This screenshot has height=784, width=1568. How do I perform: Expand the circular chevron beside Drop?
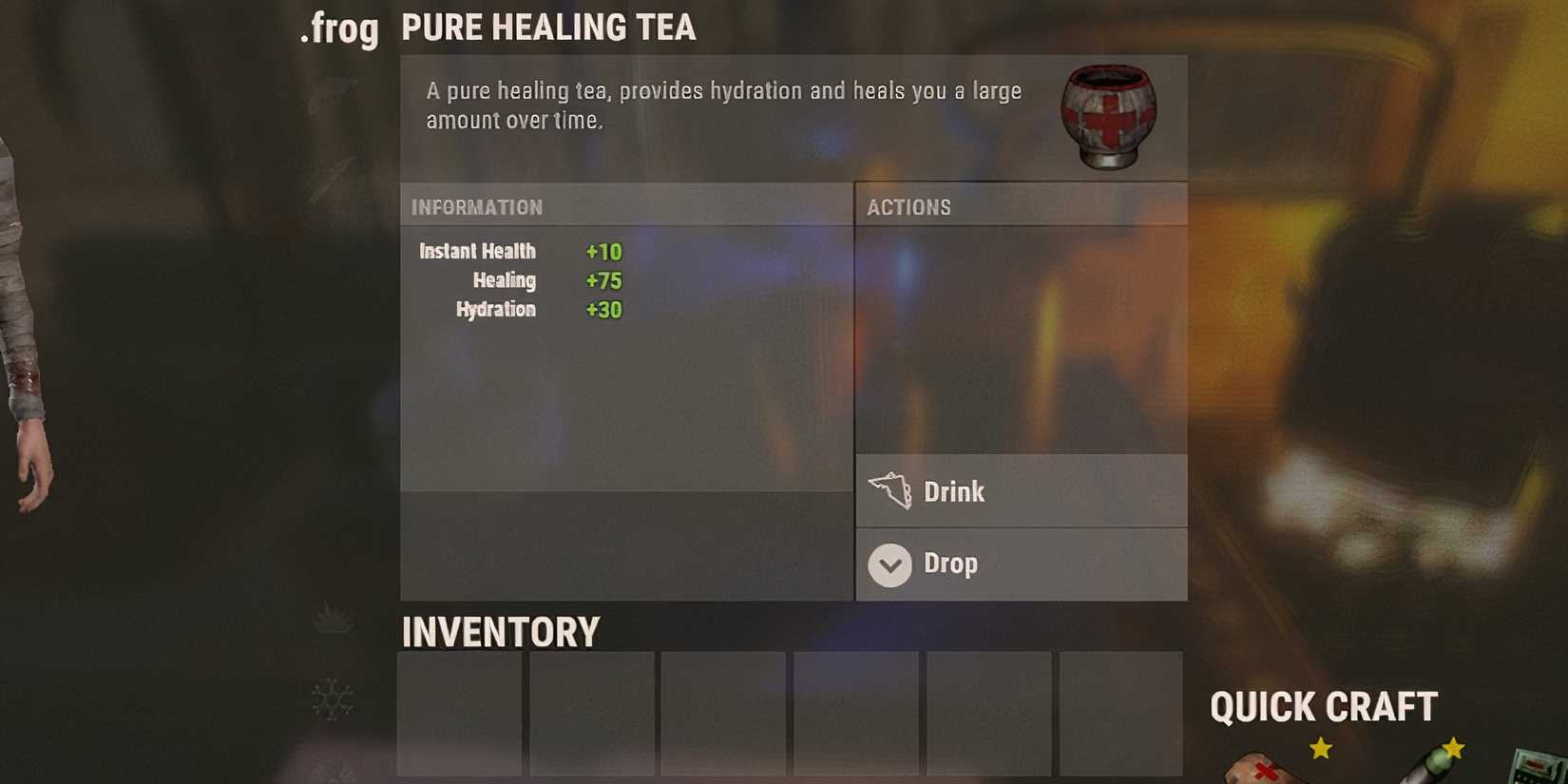889,564
